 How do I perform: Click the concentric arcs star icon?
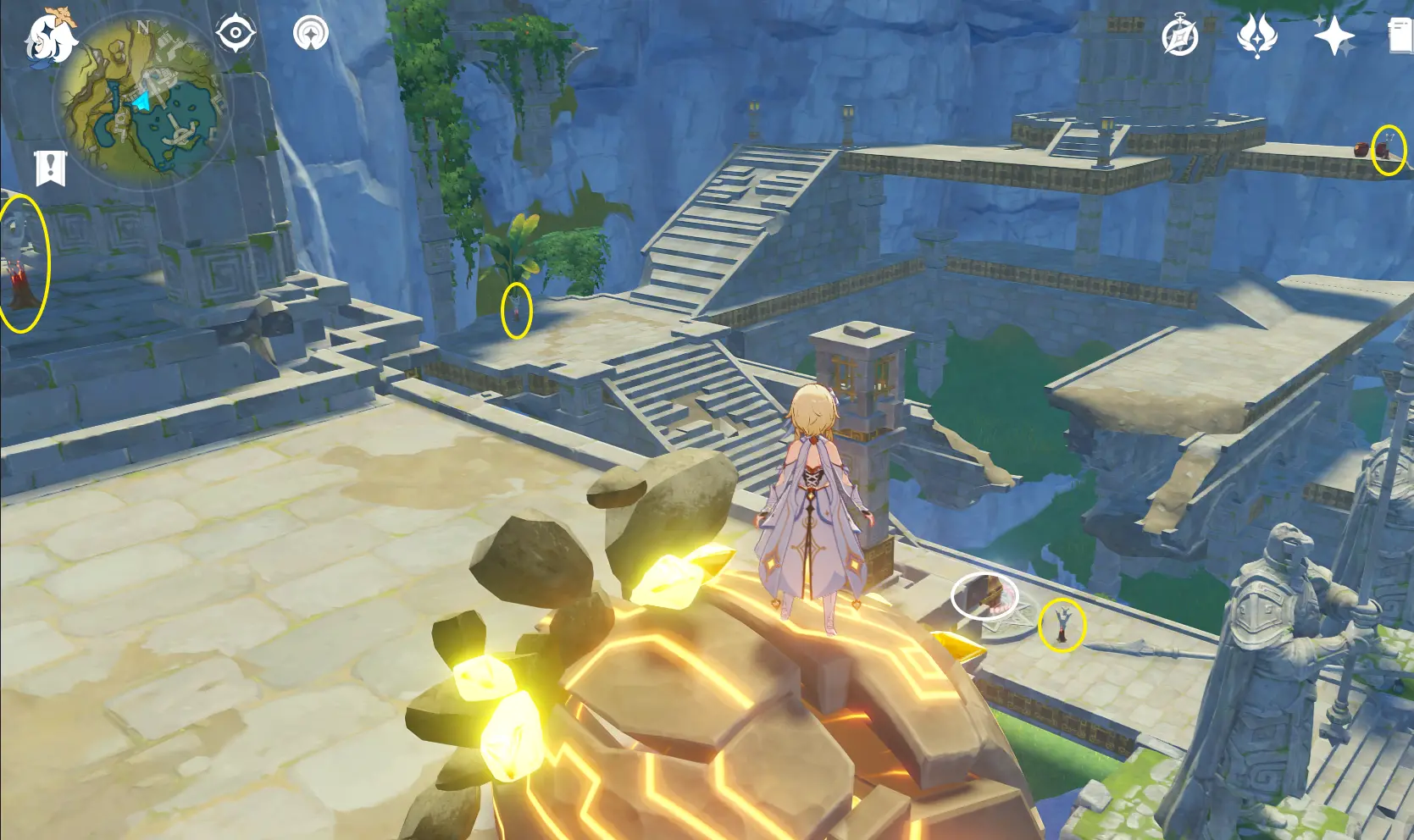click(311, 35)
